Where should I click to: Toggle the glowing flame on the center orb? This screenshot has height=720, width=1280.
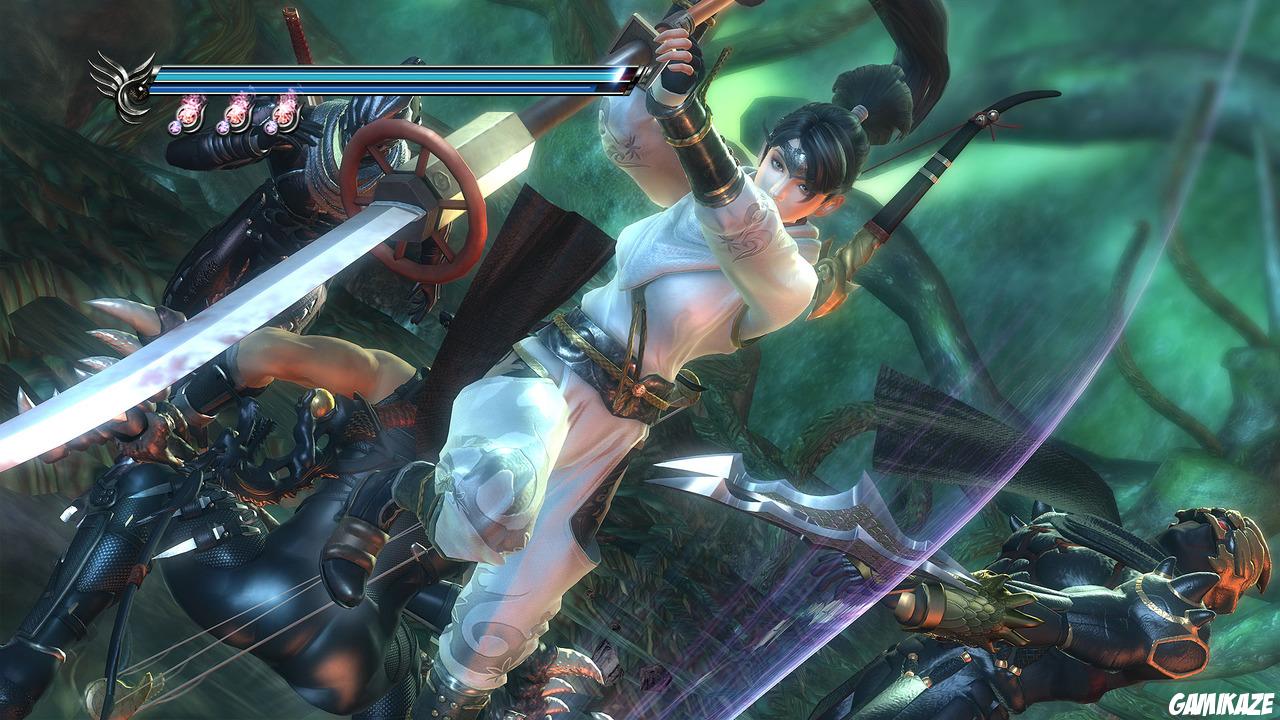(x=238, y=103)
